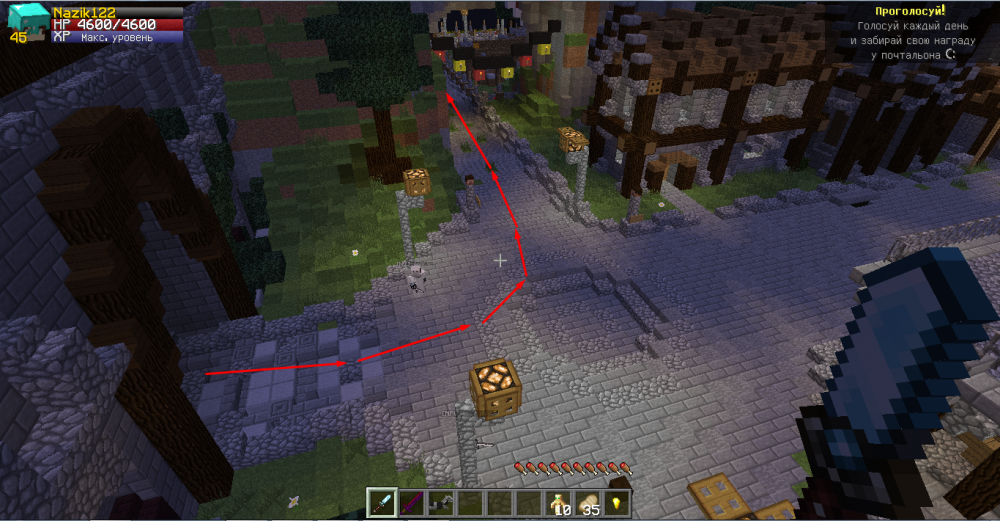
Task: Pick the glowing yellow item slot
Action: (x=615, y=502)
